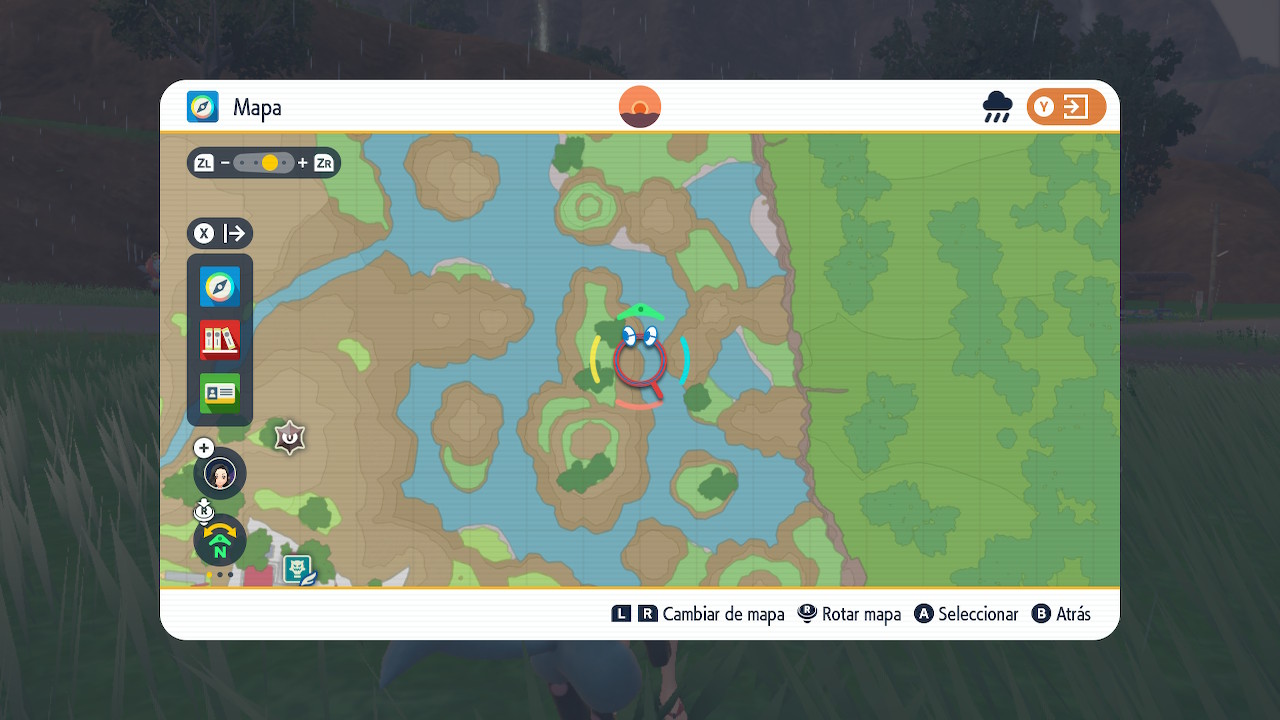Select the teal badge marker near town
The width and height of the screenshot is (1280, 720).
coord(298,570)
